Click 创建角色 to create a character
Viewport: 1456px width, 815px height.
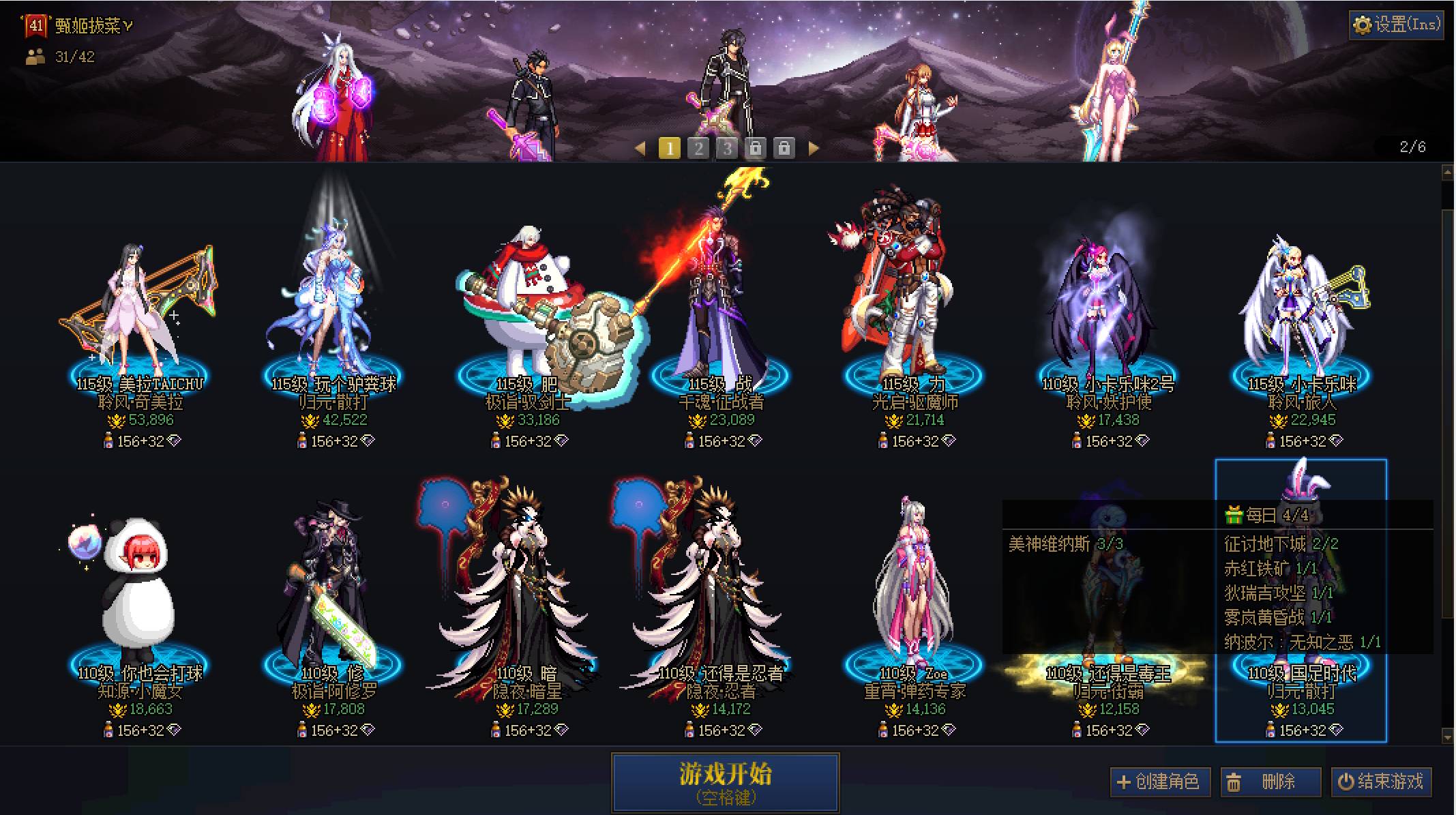(1159, 782)
